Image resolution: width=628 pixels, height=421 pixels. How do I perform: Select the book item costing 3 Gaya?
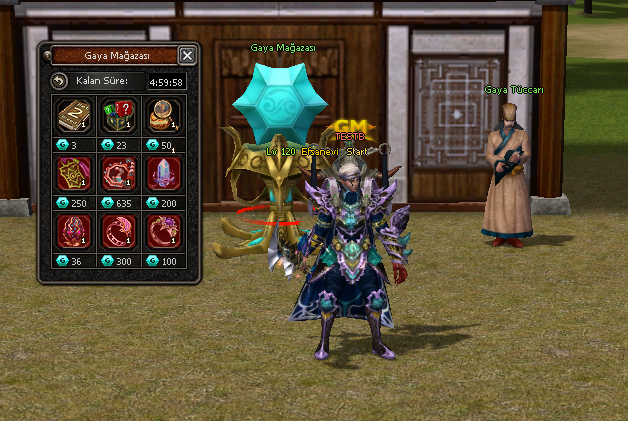coord(73,116)
